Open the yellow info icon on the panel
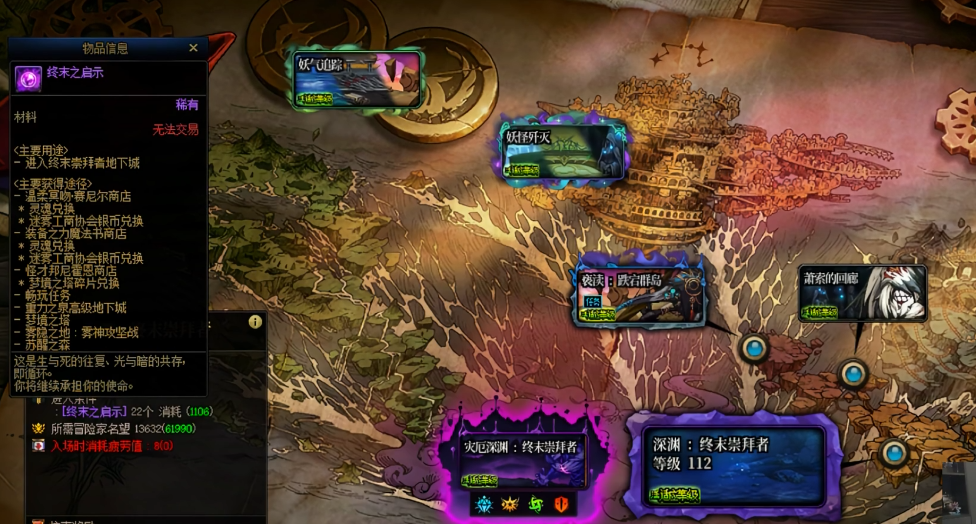 [255, 322]
